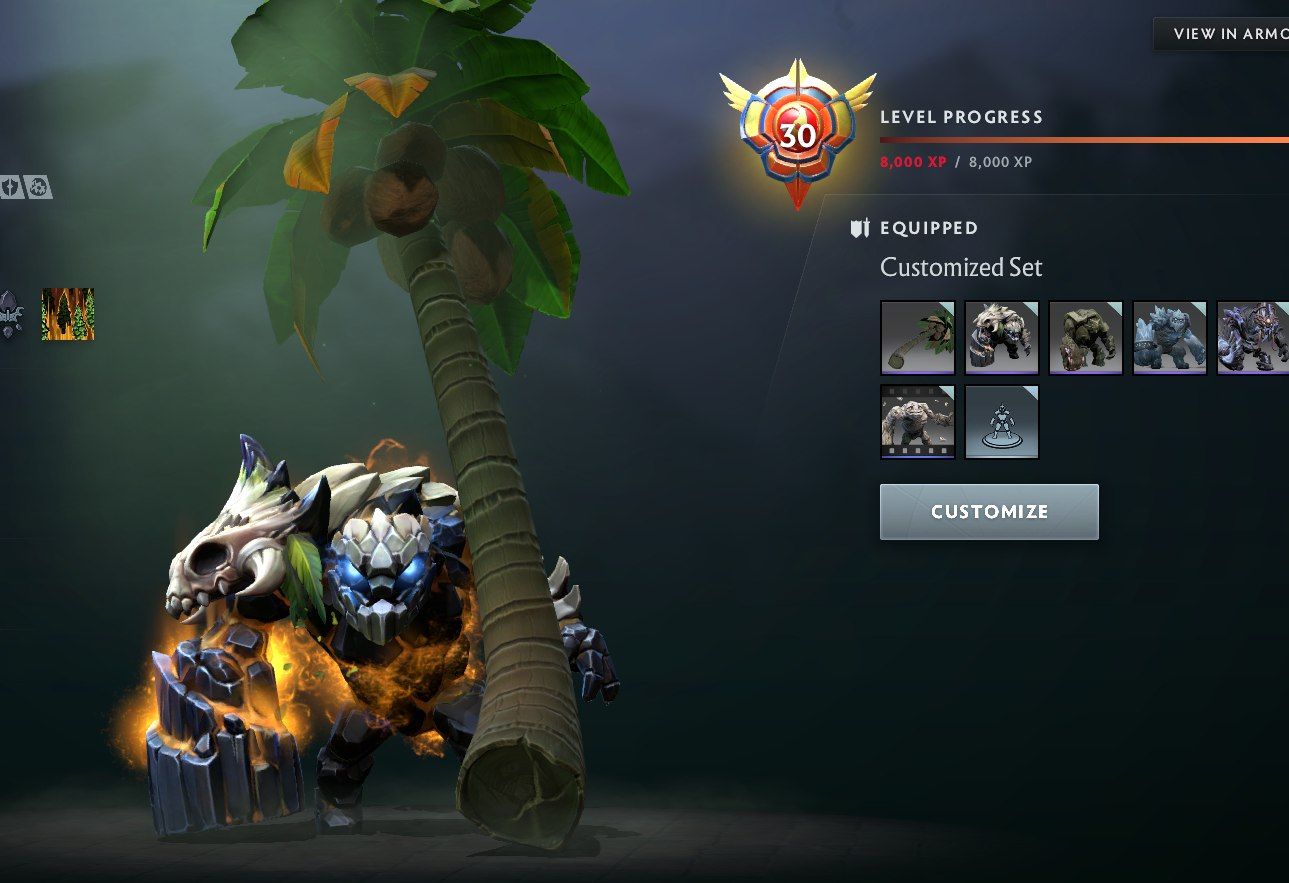Click the level 30 hero badge

[797, 135]
